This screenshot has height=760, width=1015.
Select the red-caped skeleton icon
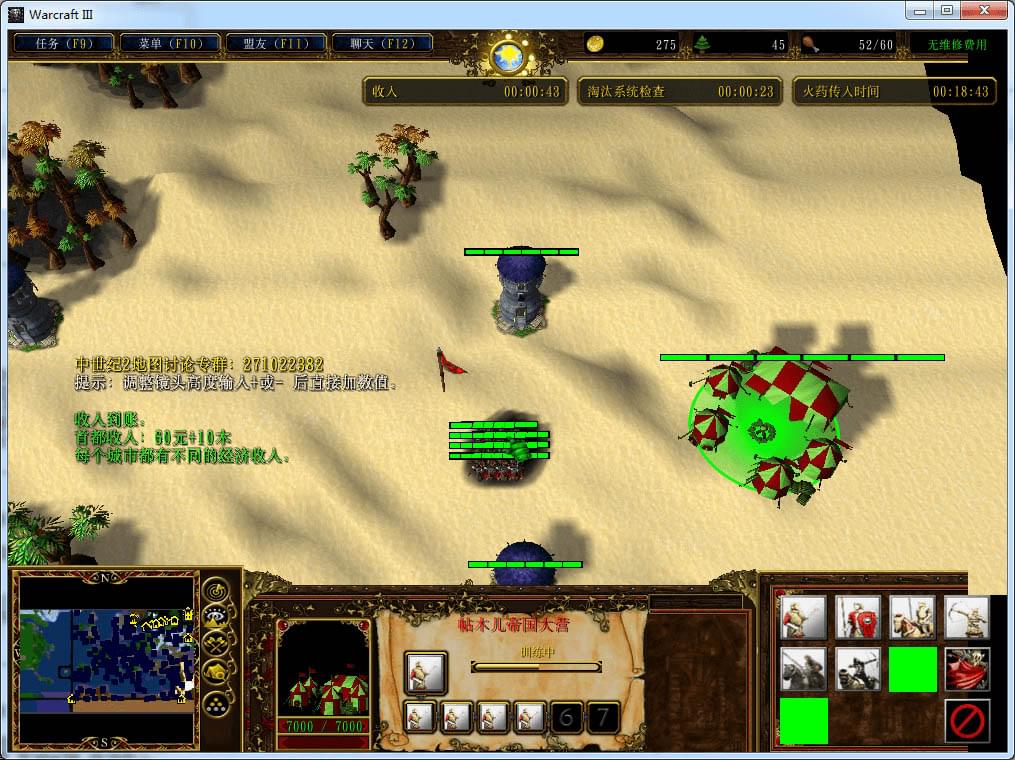pos(967,669)
